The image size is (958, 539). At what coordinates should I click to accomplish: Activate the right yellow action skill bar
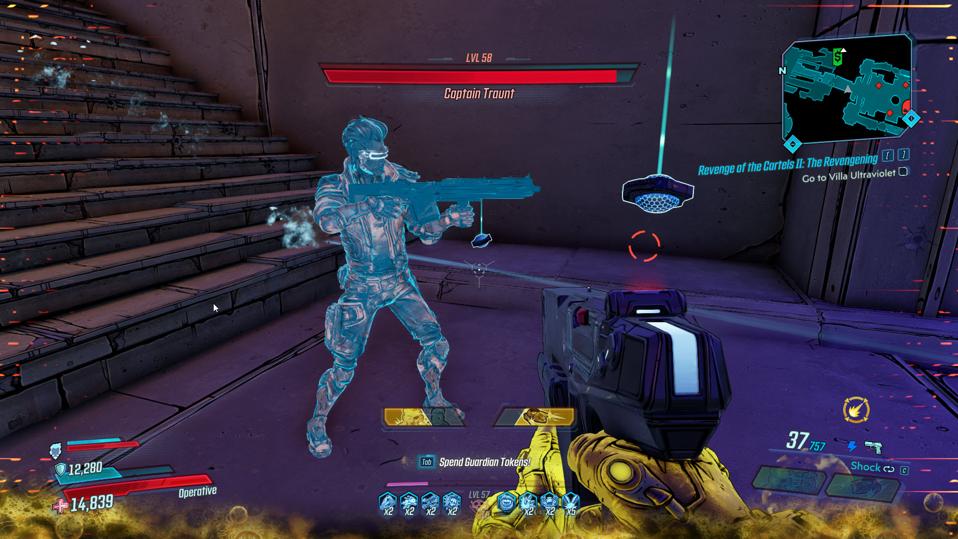tap(534, 416)
